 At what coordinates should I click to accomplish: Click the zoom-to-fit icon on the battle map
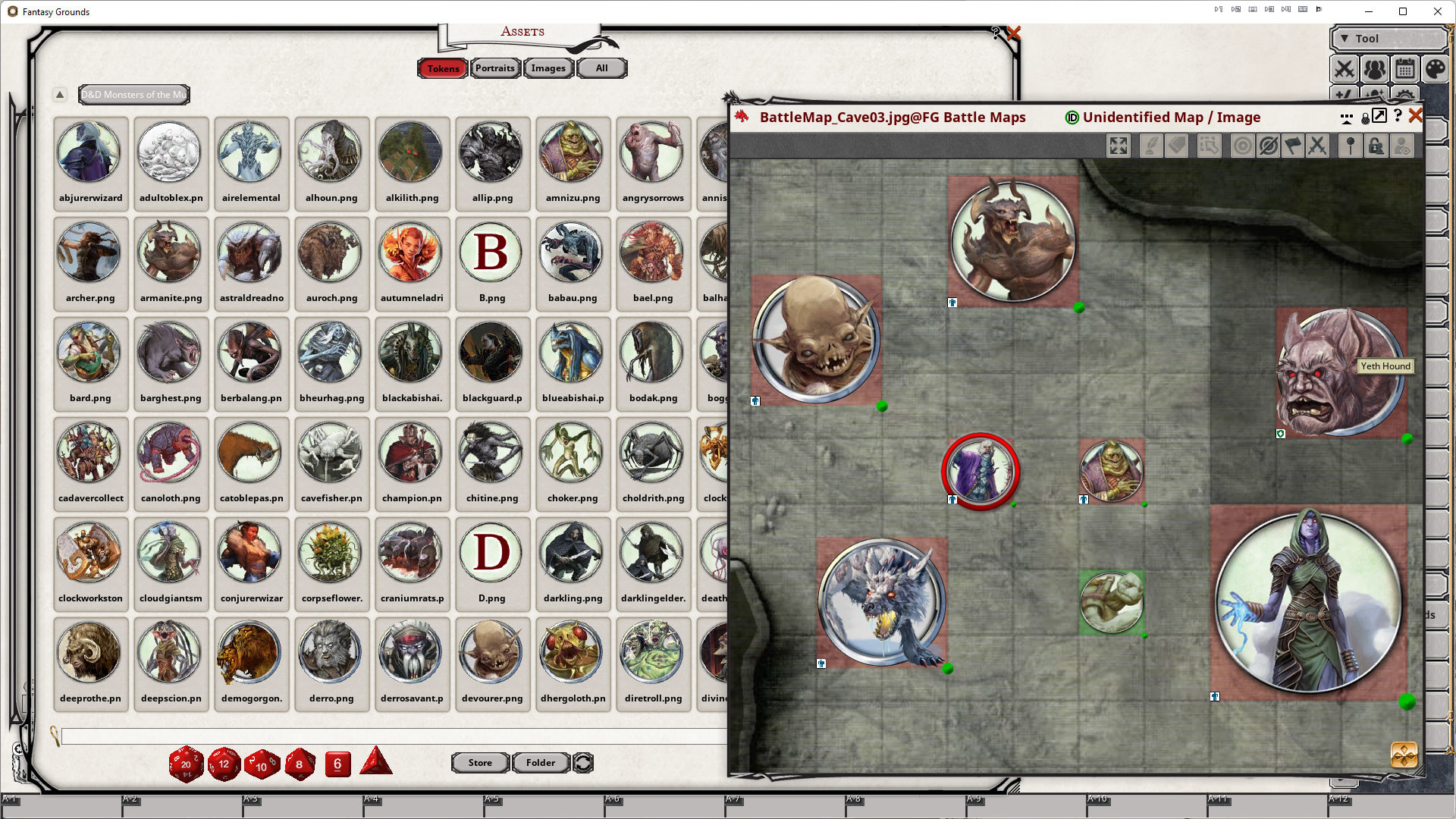(1118, 146)
